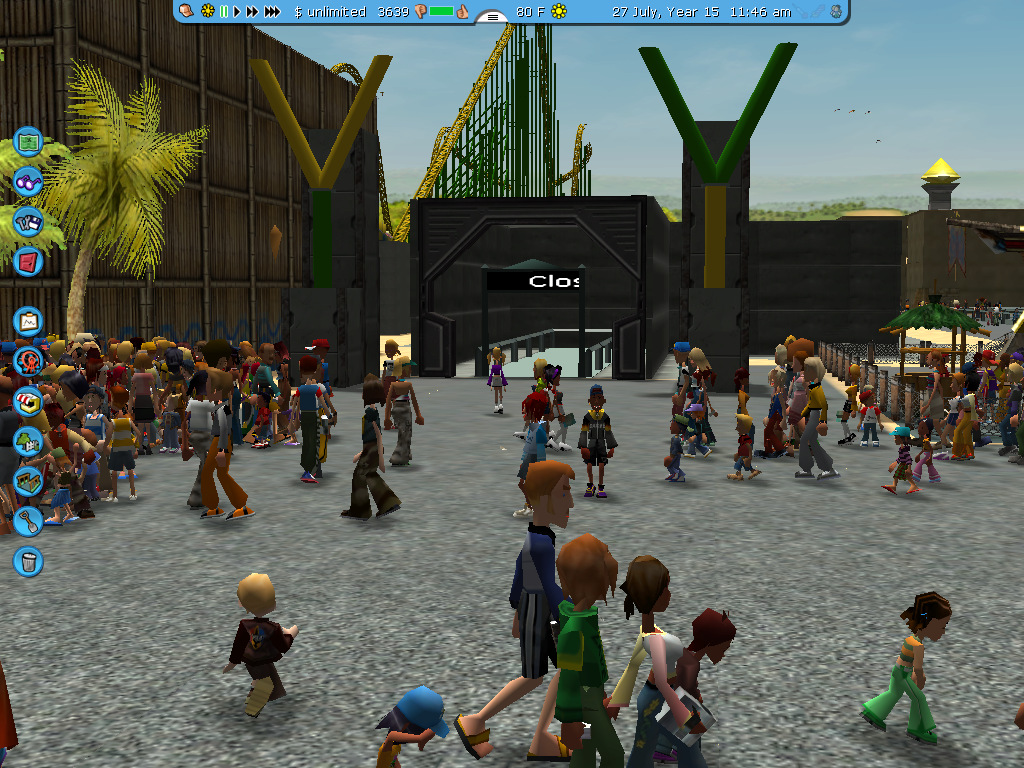
Task: Open the park rating thumbs indicator
Action: [x=441, y=12]
